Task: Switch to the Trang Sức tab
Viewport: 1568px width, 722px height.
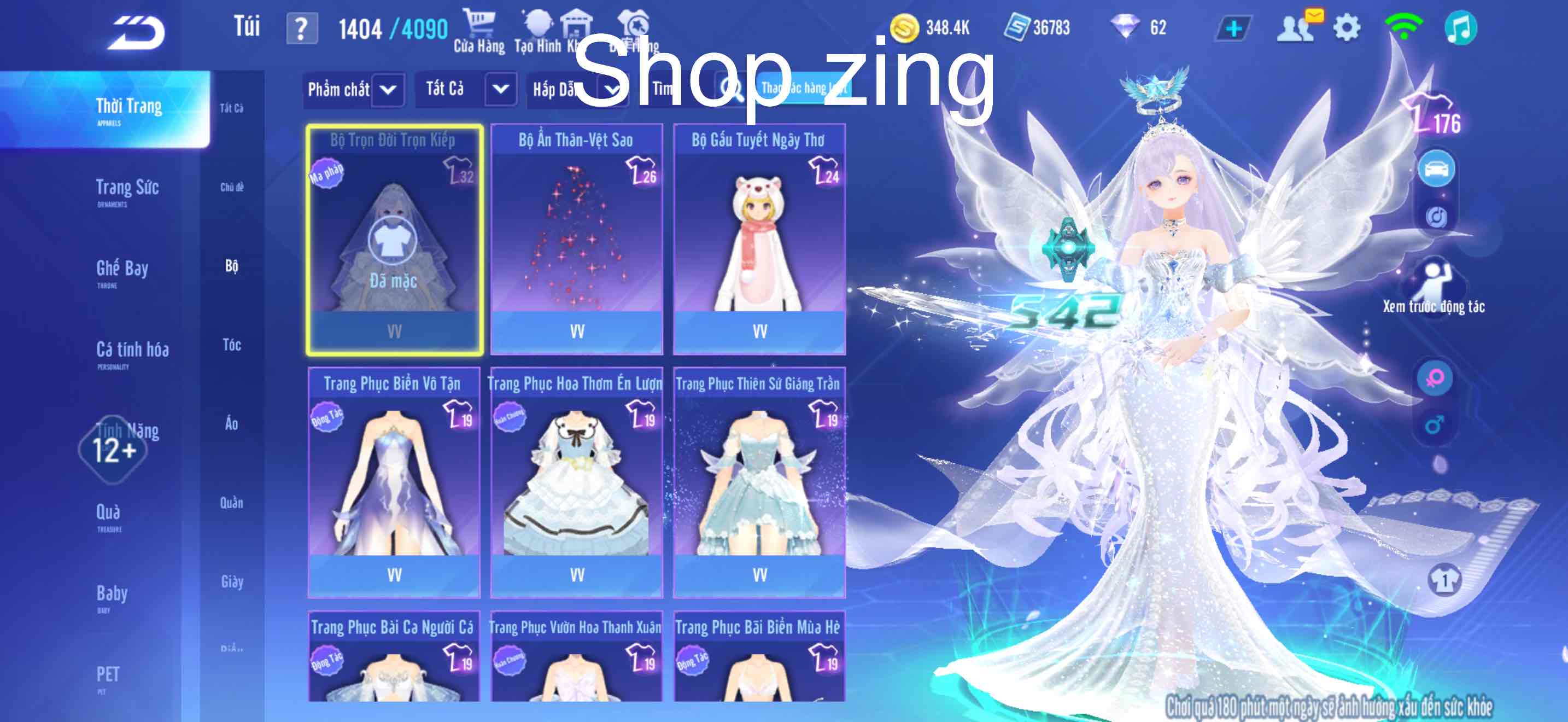Action: tap(130, 188)
